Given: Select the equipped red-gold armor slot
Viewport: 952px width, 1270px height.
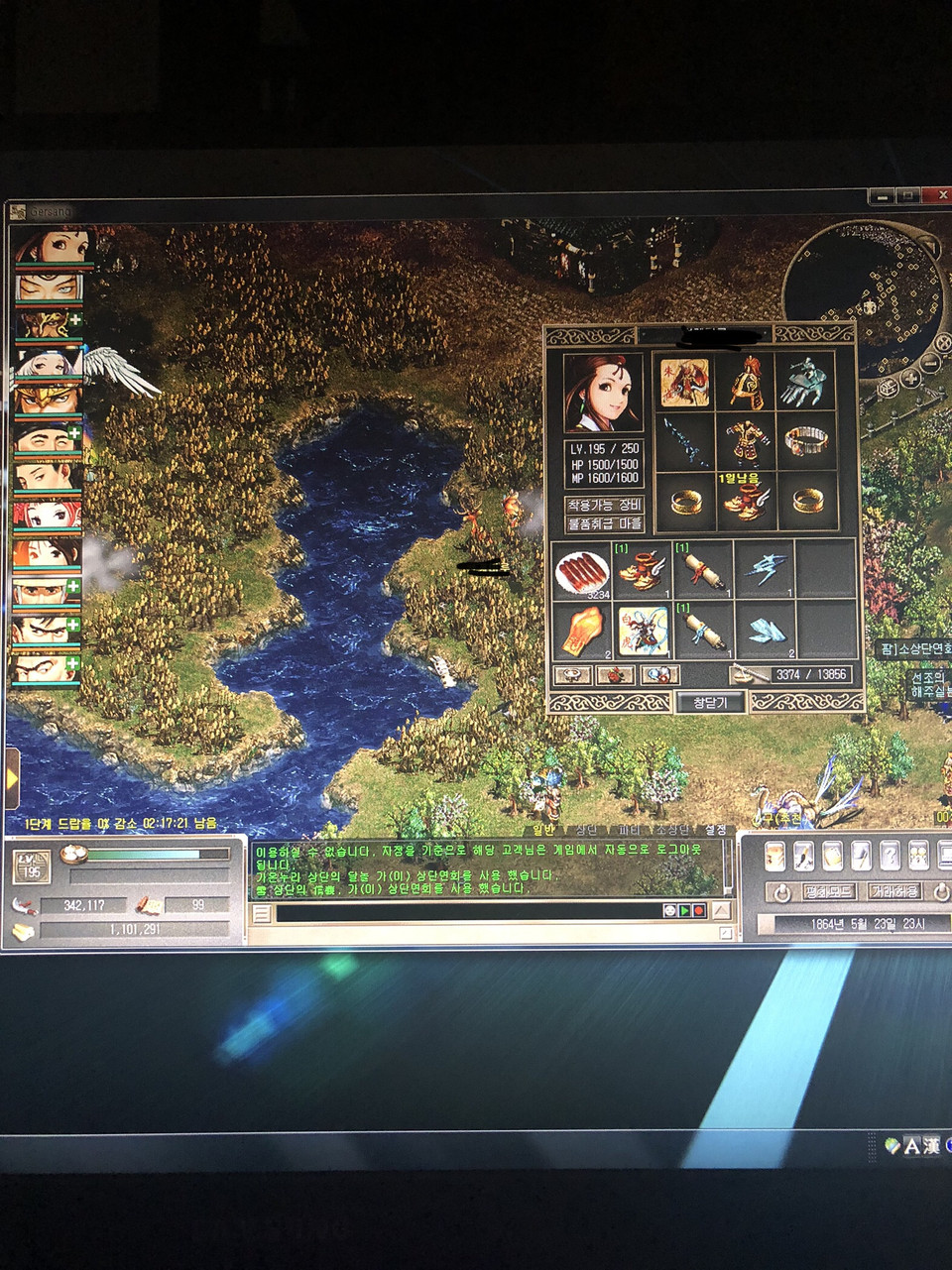Looking at the screenshot, I should pos(746,441).
